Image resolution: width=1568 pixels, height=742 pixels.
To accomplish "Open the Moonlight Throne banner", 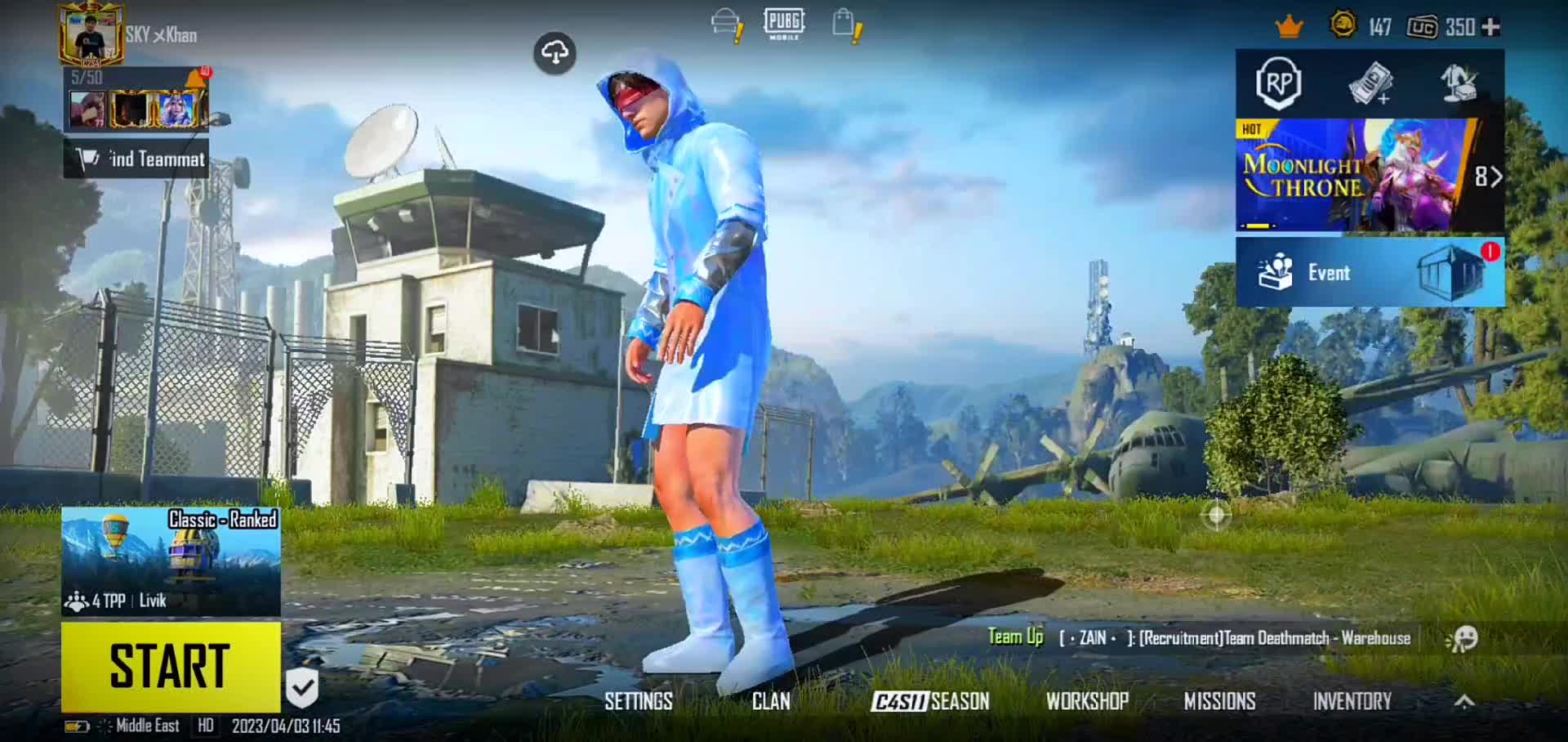I will click(x=1356, y=176).
